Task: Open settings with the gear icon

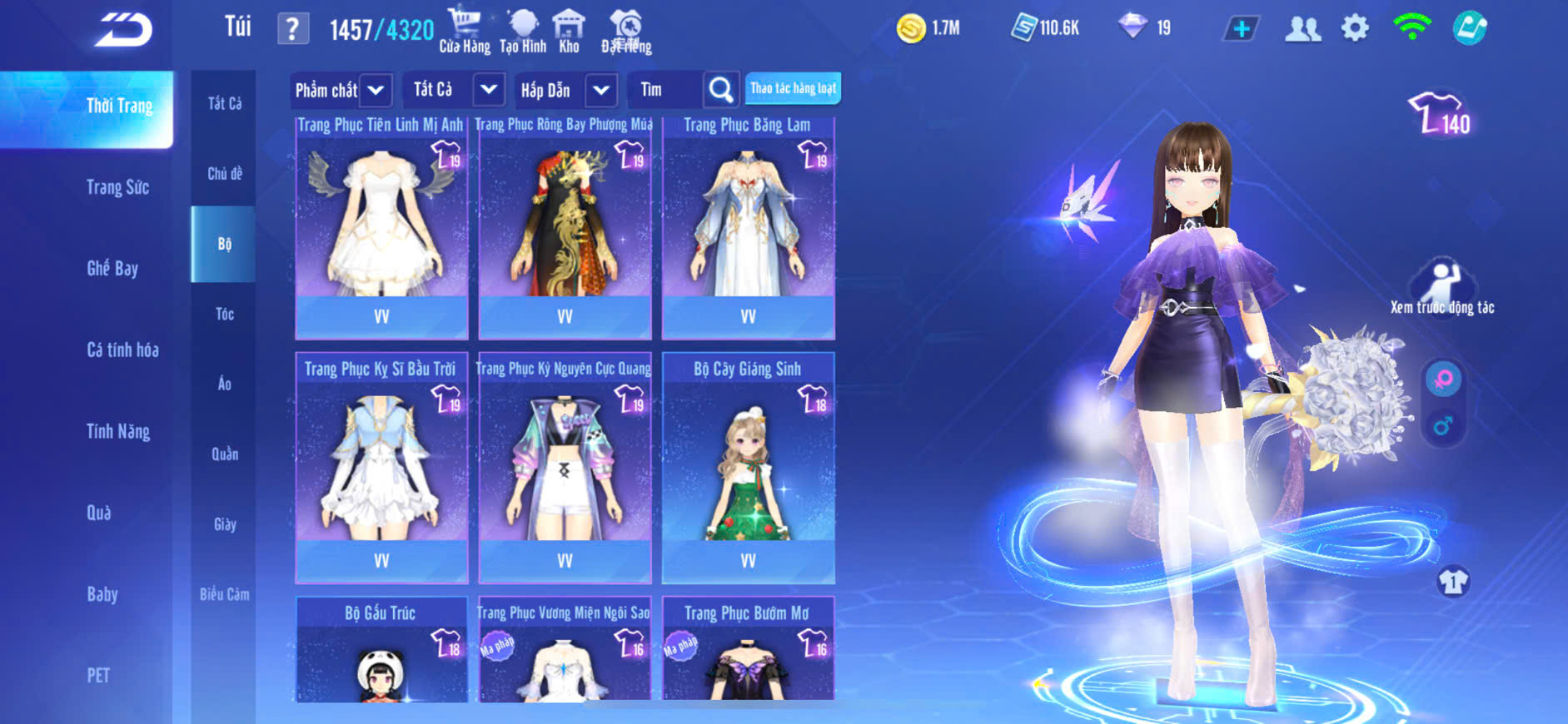Action: (1355, 29)
